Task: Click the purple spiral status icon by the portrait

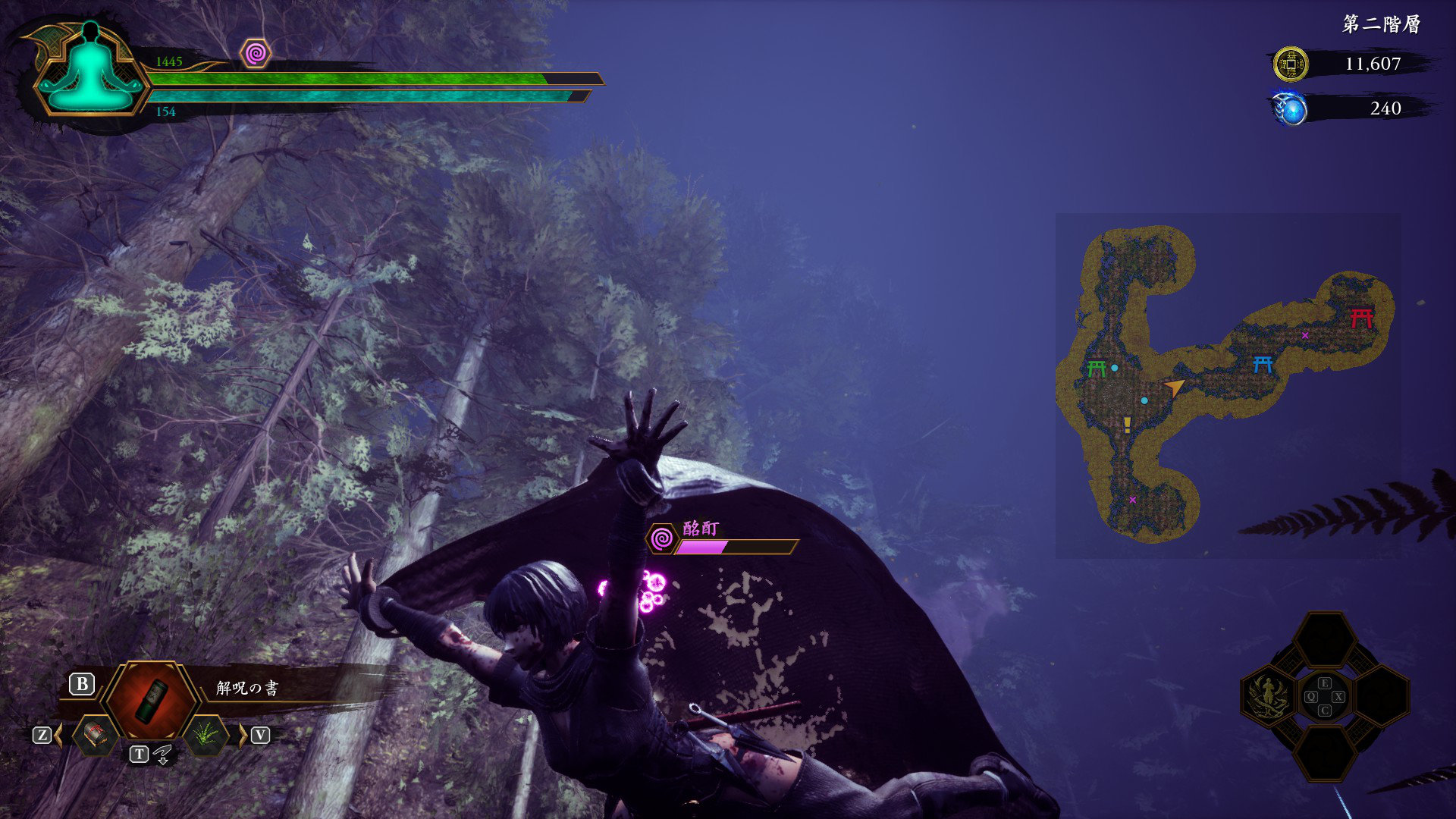Action: [256, 54]
